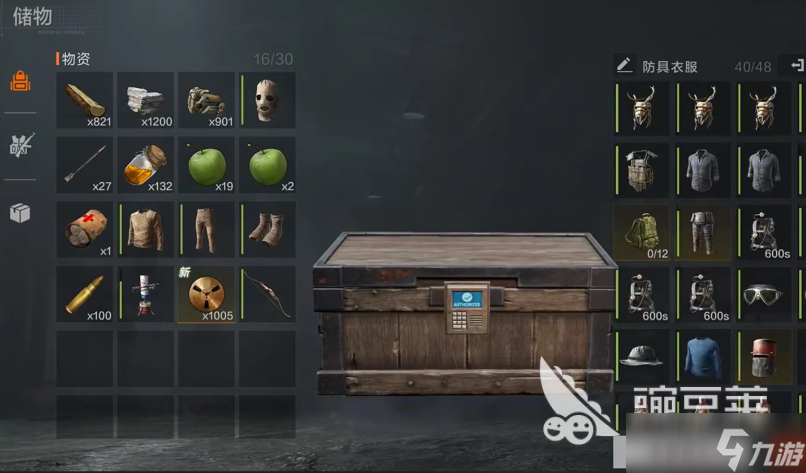Screen dimensions: 806x473
Task: Select the new item stack x1005
Action: click(207, 294)
